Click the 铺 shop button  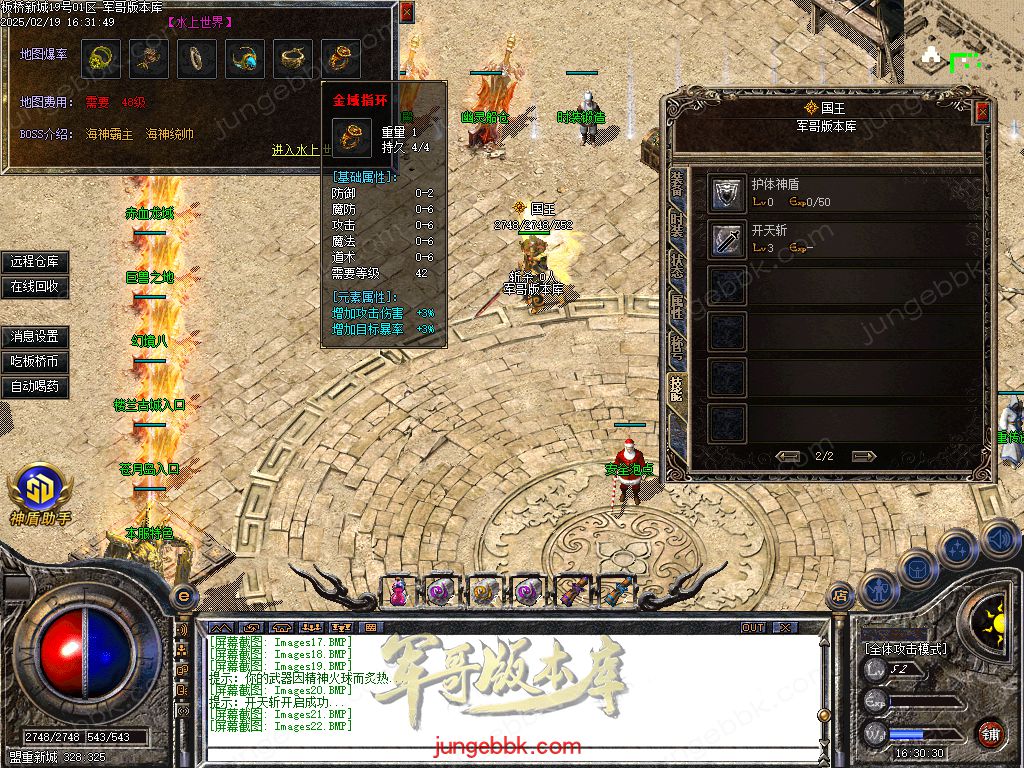coord(989,733)
